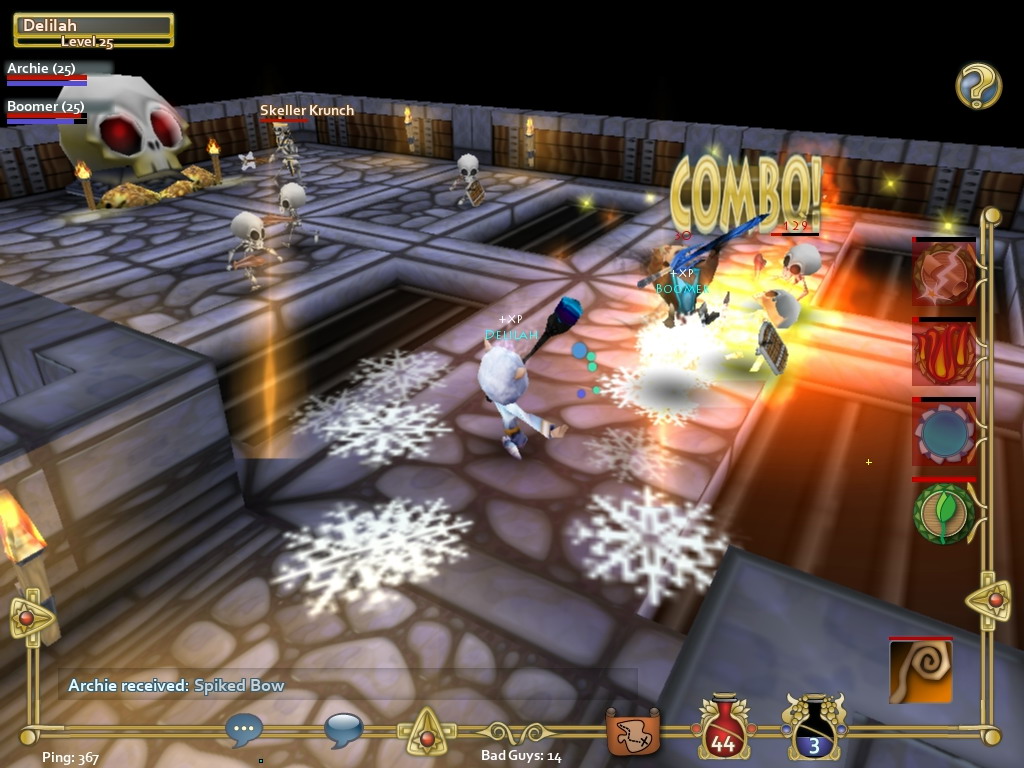Cast the lightning bolt skill
Image resolution: width=1024 pixels, height=768 pixels.
[x=943, y=272]
